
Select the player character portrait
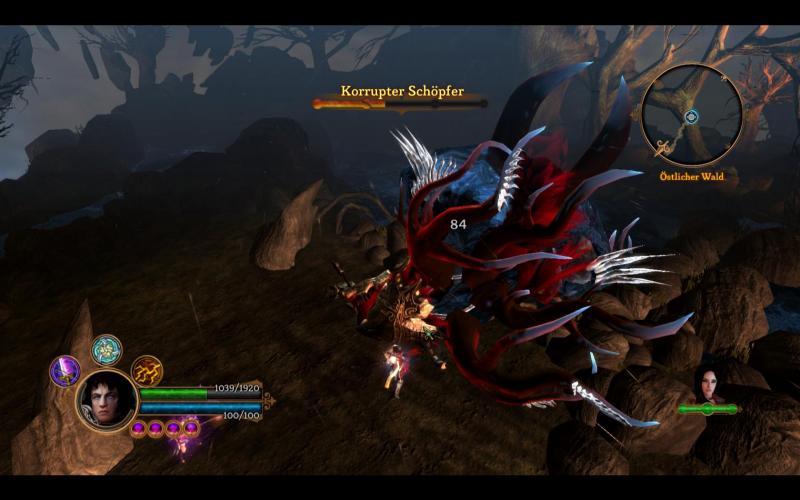(x=106, y=400)
